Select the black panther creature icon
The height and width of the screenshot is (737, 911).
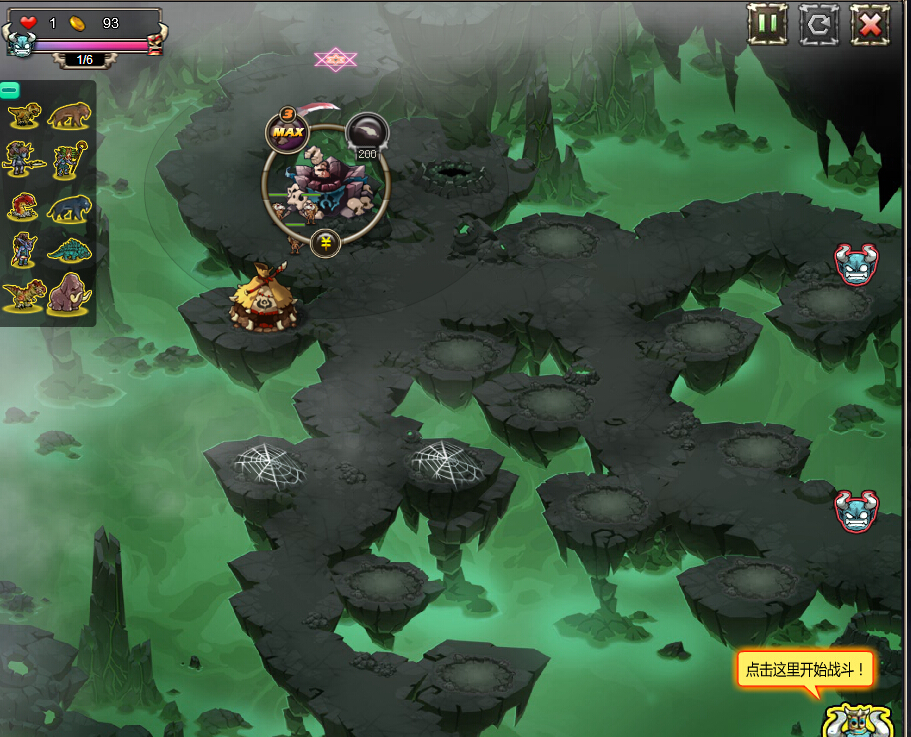pos(68,207)
